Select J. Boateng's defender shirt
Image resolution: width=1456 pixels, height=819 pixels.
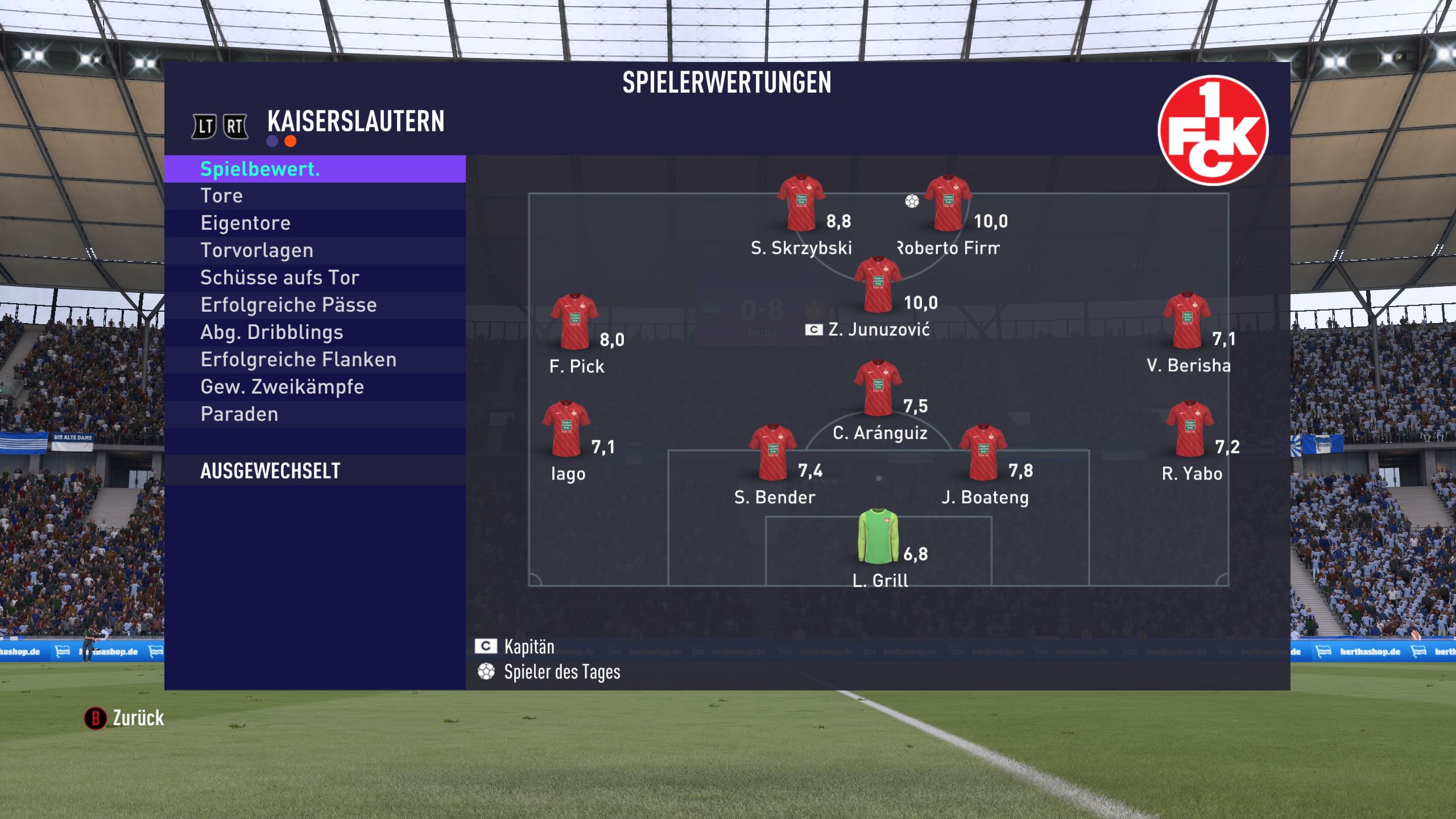pos(982,453)
